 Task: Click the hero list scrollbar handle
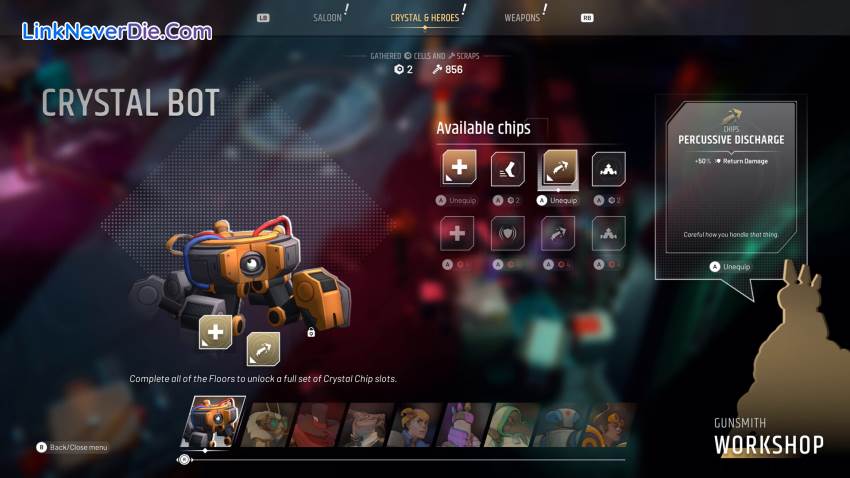point(184,460)
